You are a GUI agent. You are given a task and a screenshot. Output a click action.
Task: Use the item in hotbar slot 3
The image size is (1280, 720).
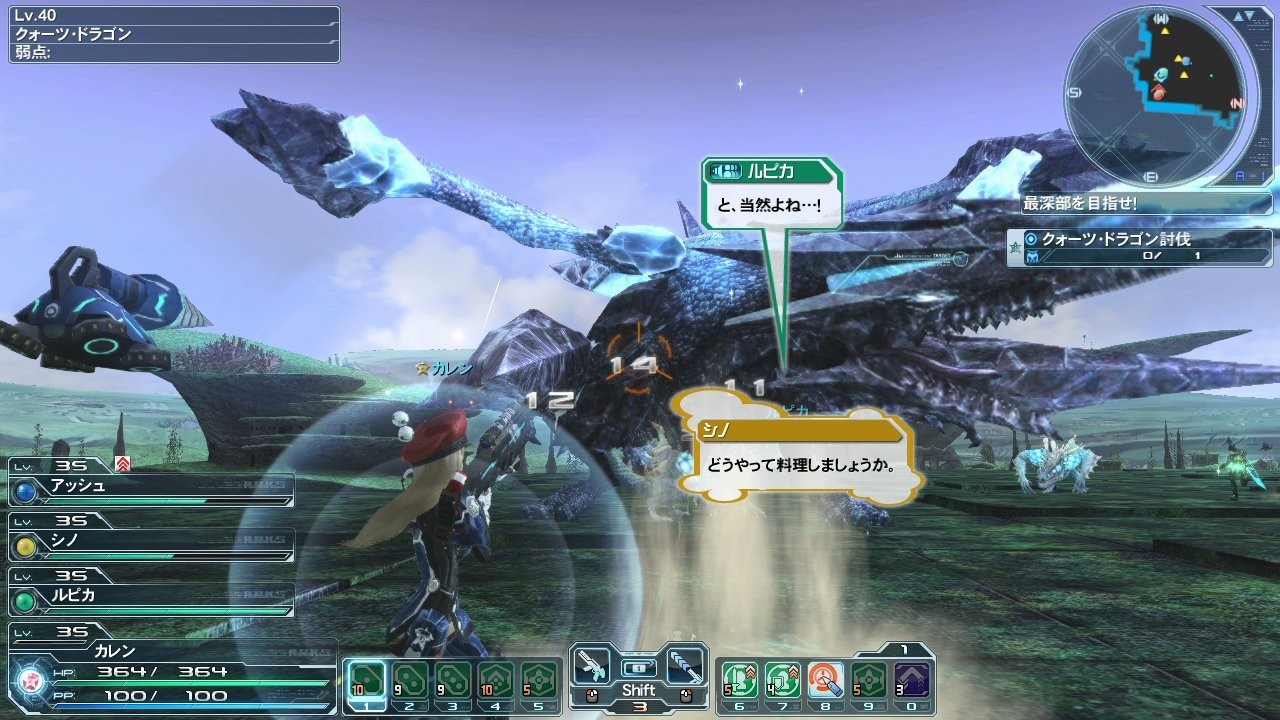[453, 680]
